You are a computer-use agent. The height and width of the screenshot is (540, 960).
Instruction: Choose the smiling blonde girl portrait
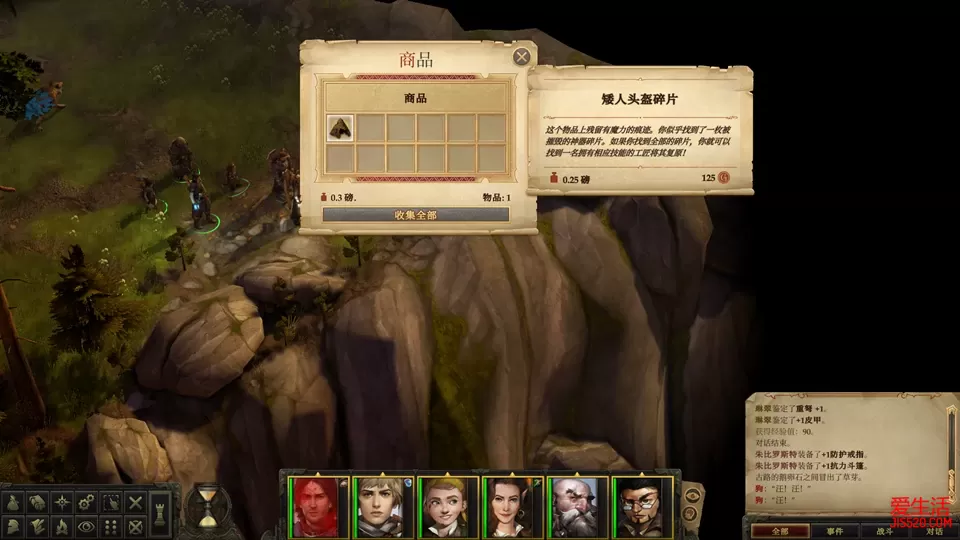443,505
